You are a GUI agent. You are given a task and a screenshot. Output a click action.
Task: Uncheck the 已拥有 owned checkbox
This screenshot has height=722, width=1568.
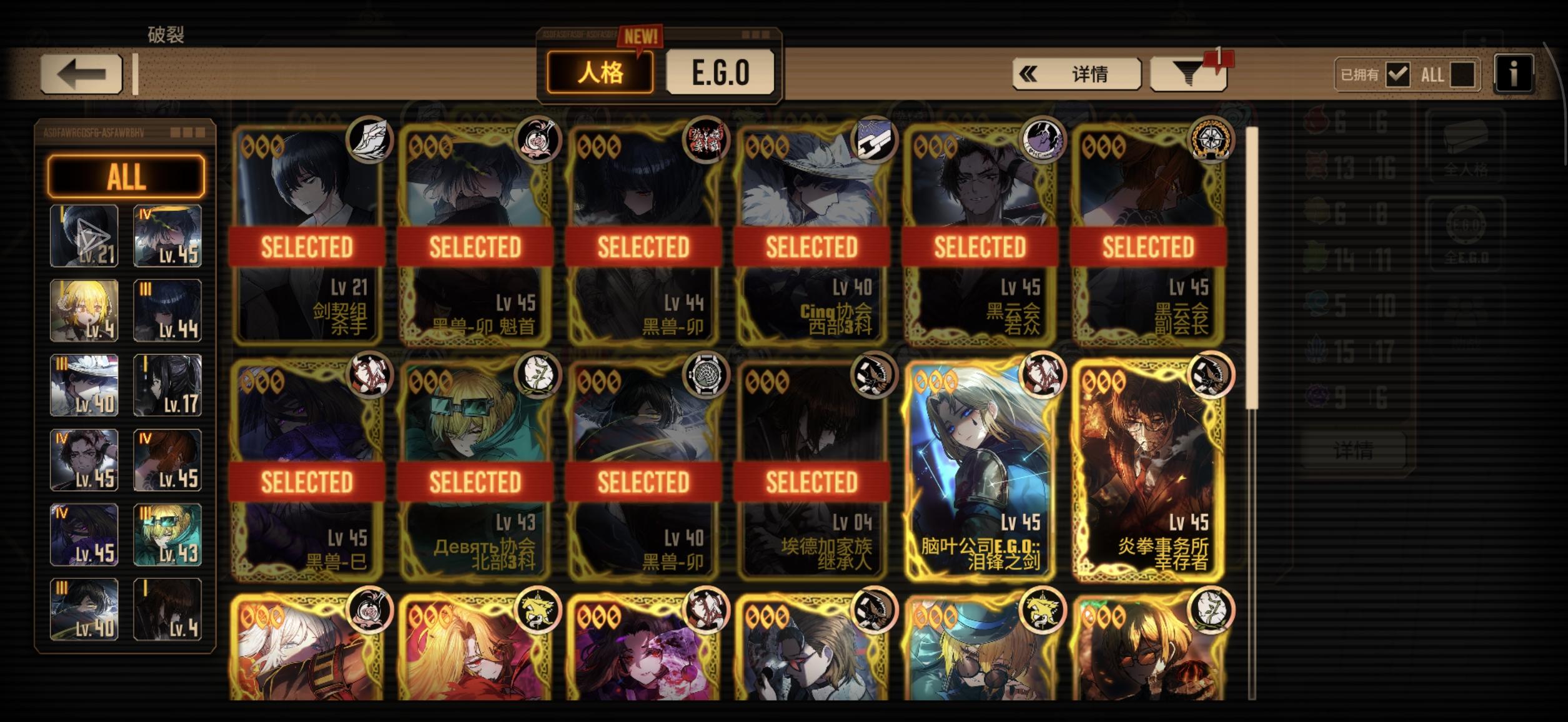(1399, 74)
